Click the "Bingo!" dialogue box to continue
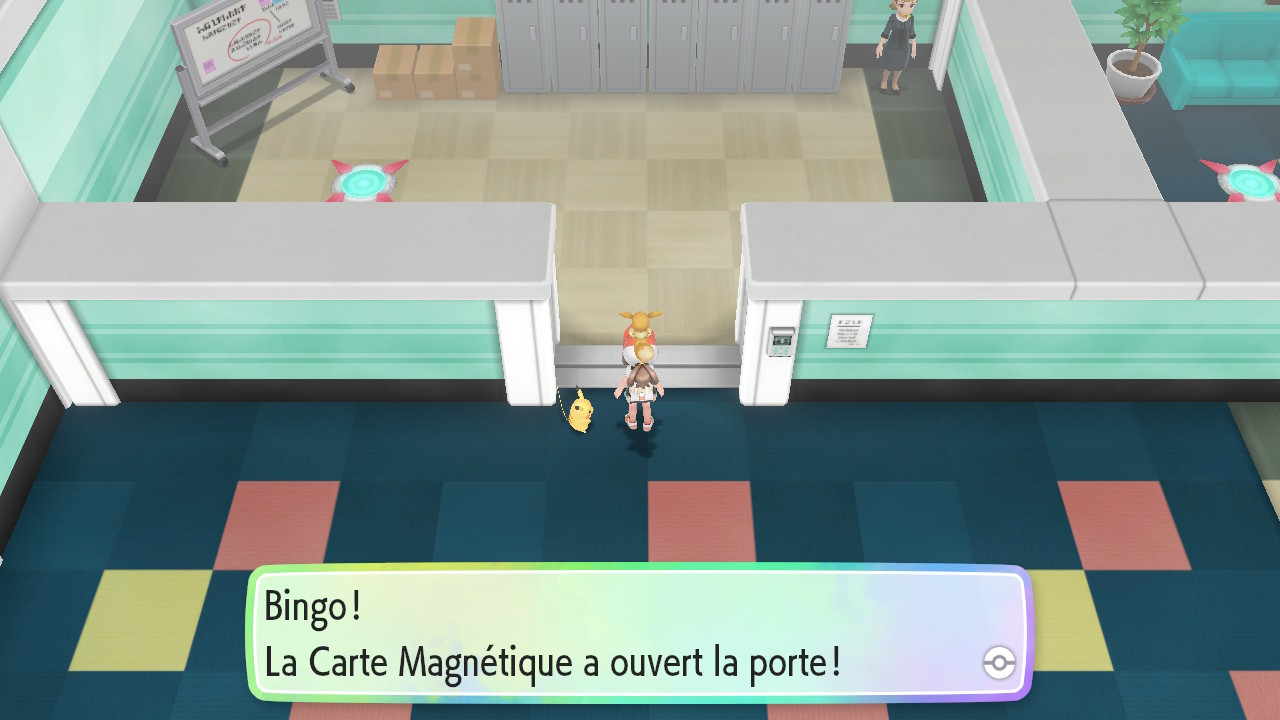1280x720 pixels. pos(638,634)
